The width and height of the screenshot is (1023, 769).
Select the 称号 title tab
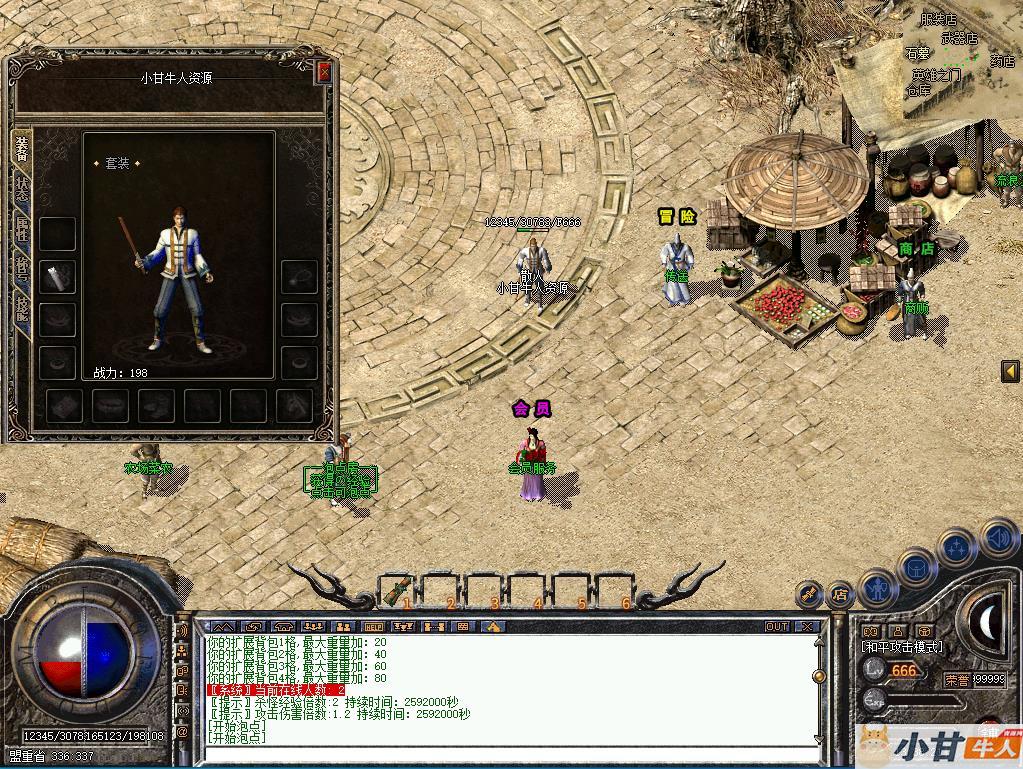(22, 270)
